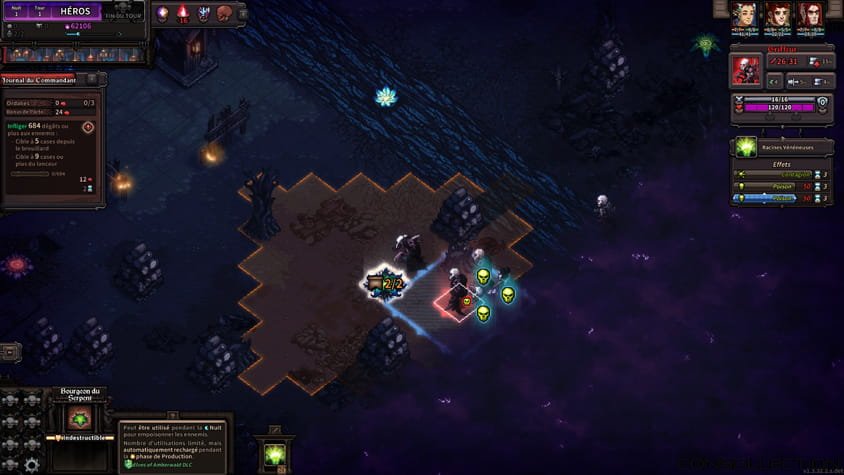Click the red objective target icon

[x=88, y=127]
